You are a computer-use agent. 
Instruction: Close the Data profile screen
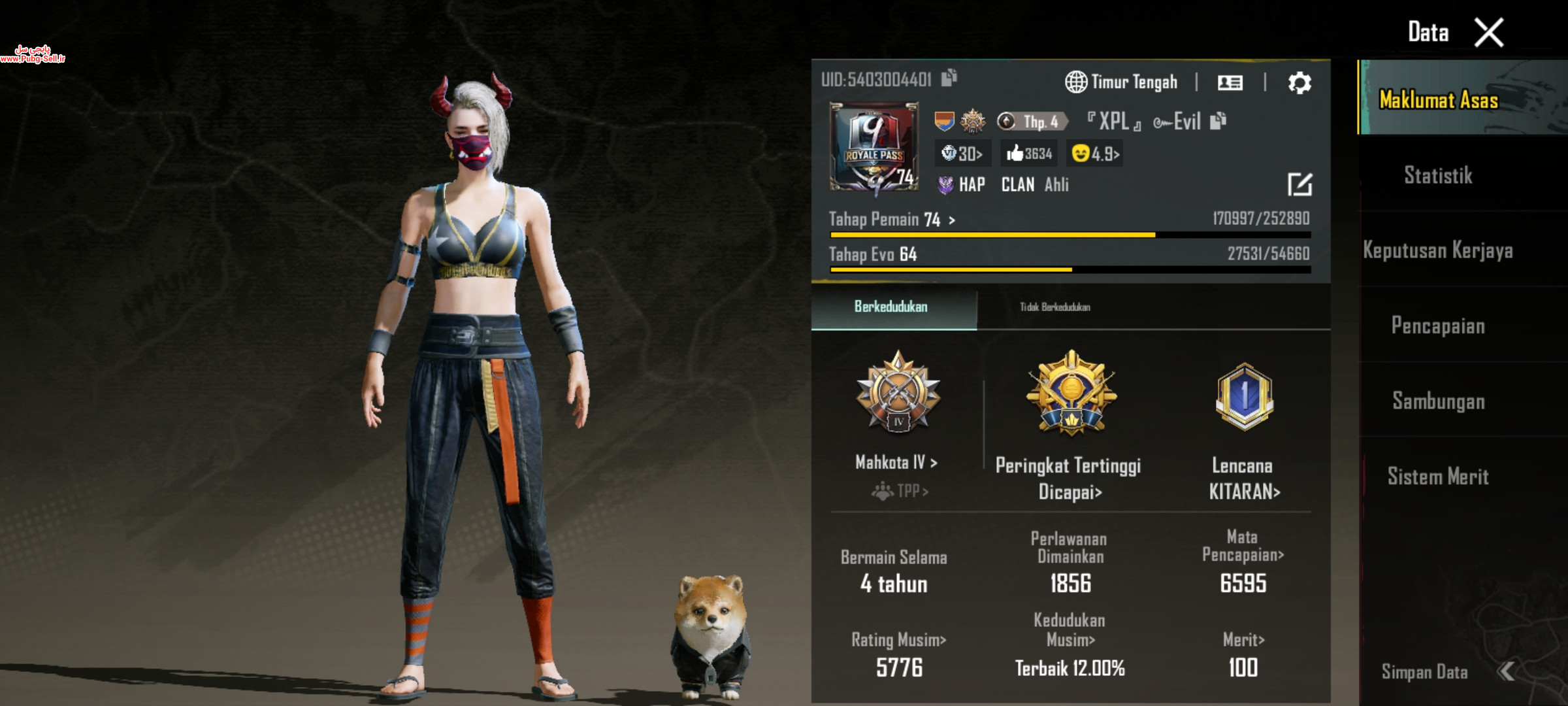pyautogui.click(x=1488, y=33)
